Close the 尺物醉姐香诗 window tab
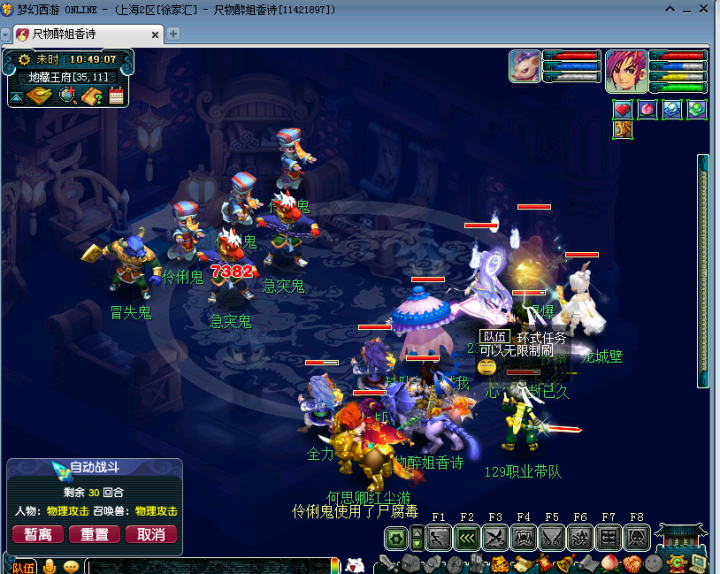The width and height of the screenshot is (720, 574). pos(155,33)
